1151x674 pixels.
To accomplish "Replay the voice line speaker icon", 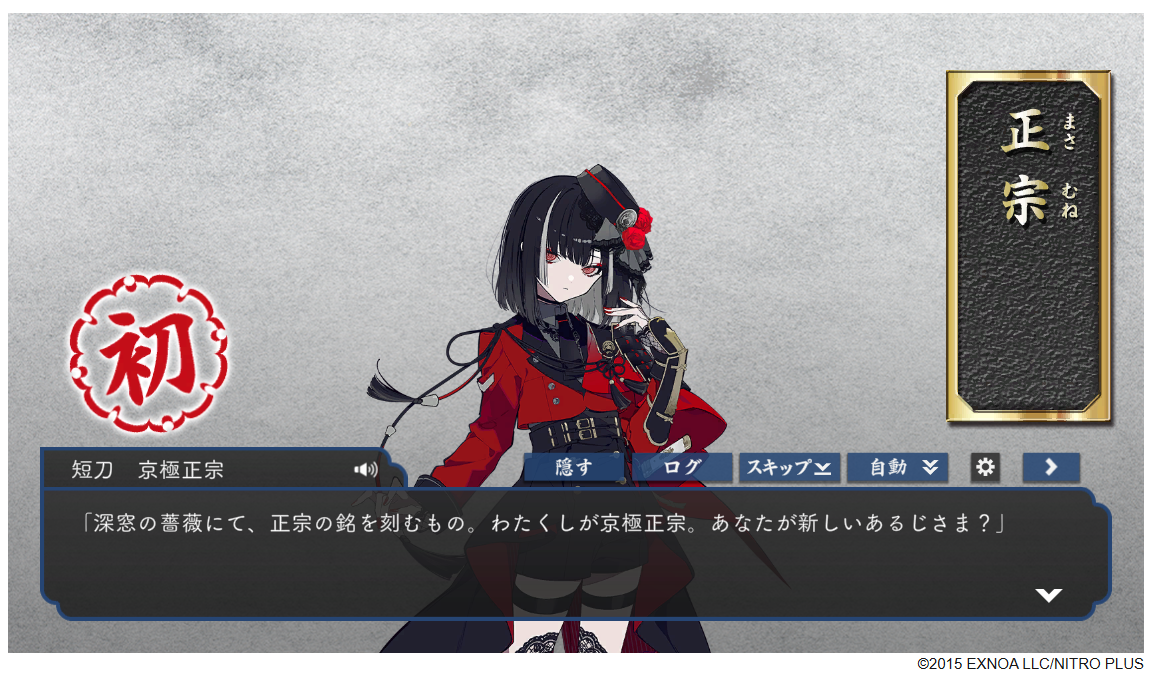I will tap(365, 469).
